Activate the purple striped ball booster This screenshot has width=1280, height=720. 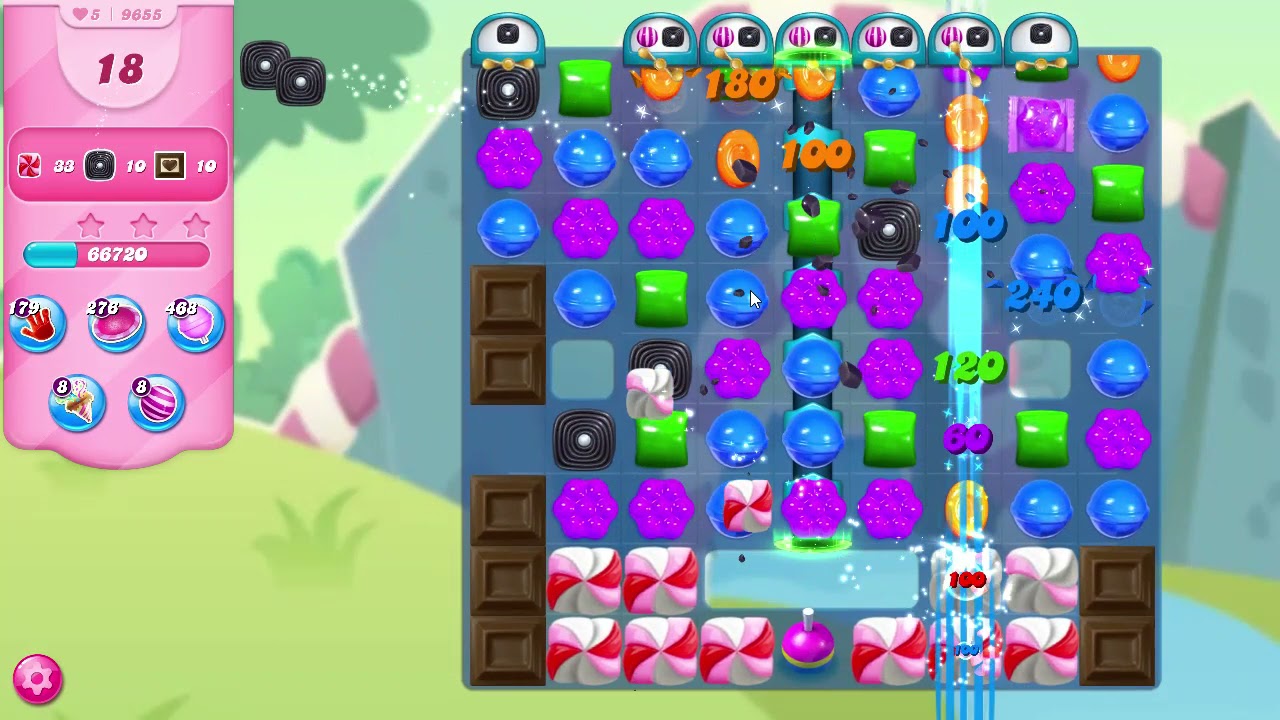pyautogui.click(x=156, y=402)
